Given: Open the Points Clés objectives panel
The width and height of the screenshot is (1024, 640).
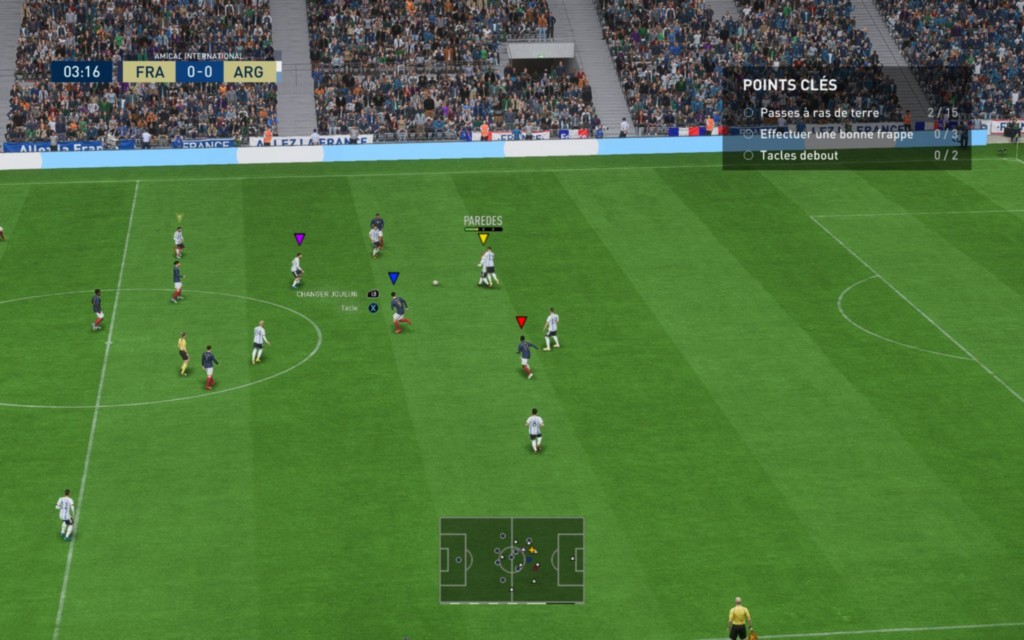Looking at the screenshot, I should 790,85.
